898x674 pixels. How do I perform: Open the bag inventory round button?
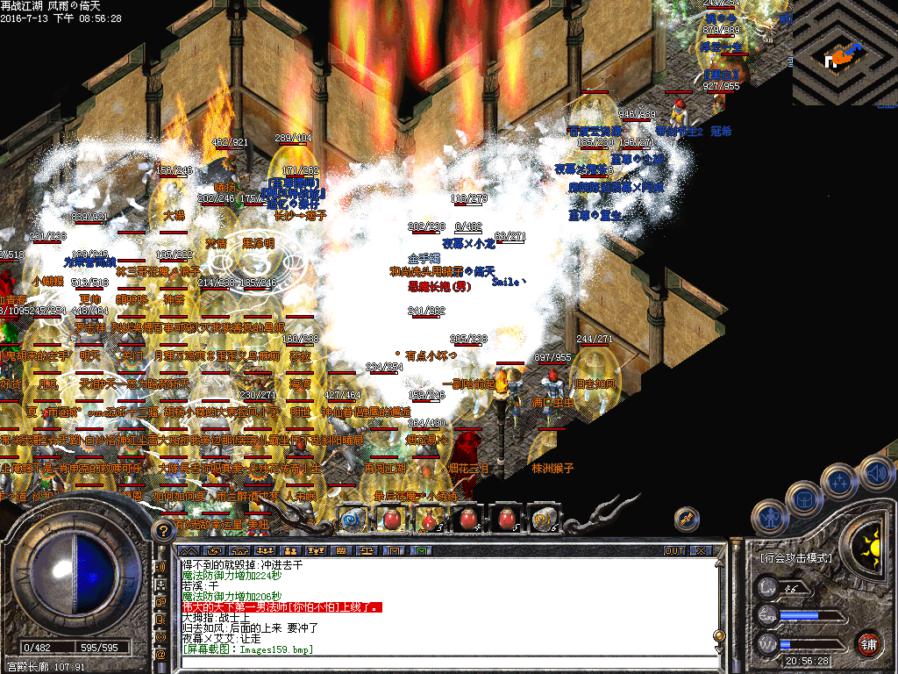[804, 496]
